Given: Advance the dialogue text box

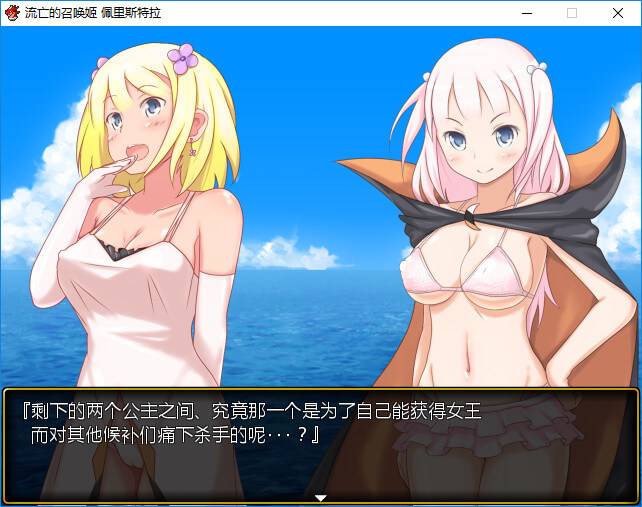Looking at the screenshot, I should pos(320,440).
